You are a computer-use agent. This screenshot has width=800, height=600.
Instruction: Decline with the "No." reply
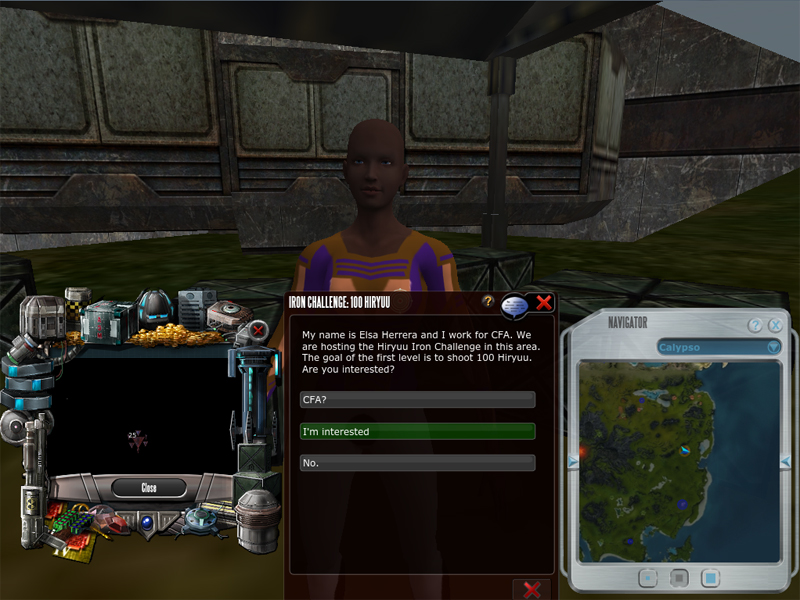(x=417, y=464)
